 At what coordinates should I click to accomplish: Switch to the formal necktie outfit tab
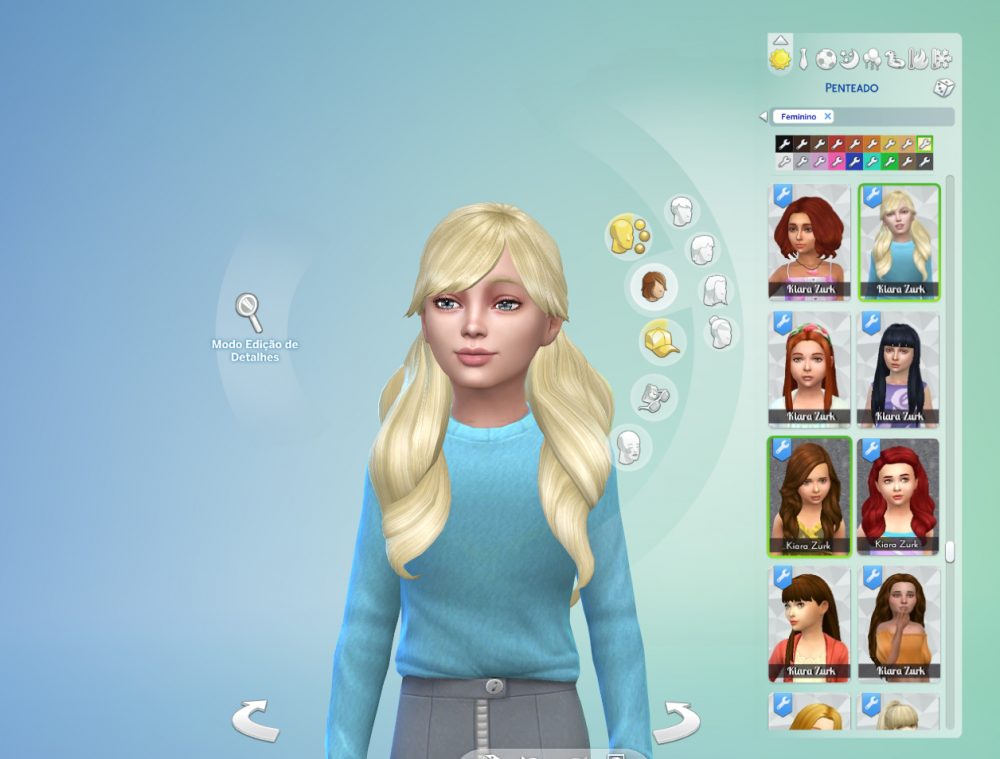click(802, 59)
